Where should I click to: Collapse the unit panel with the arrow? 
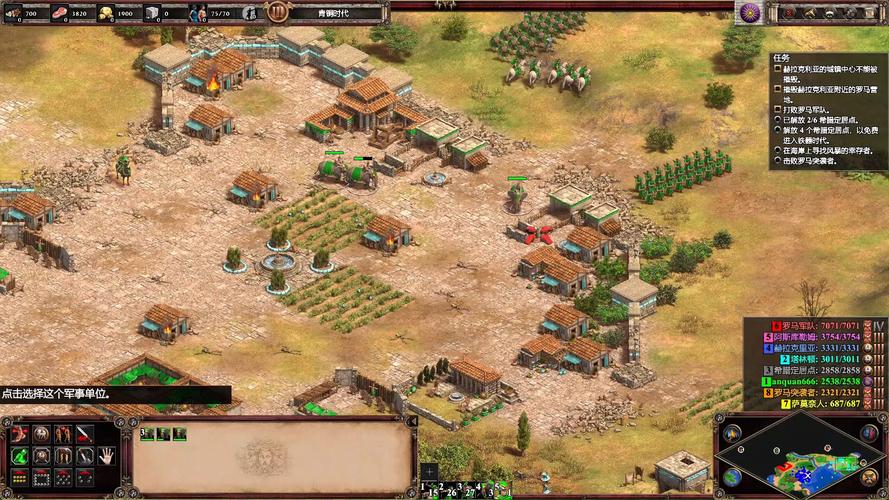click(x=412, y=423)
